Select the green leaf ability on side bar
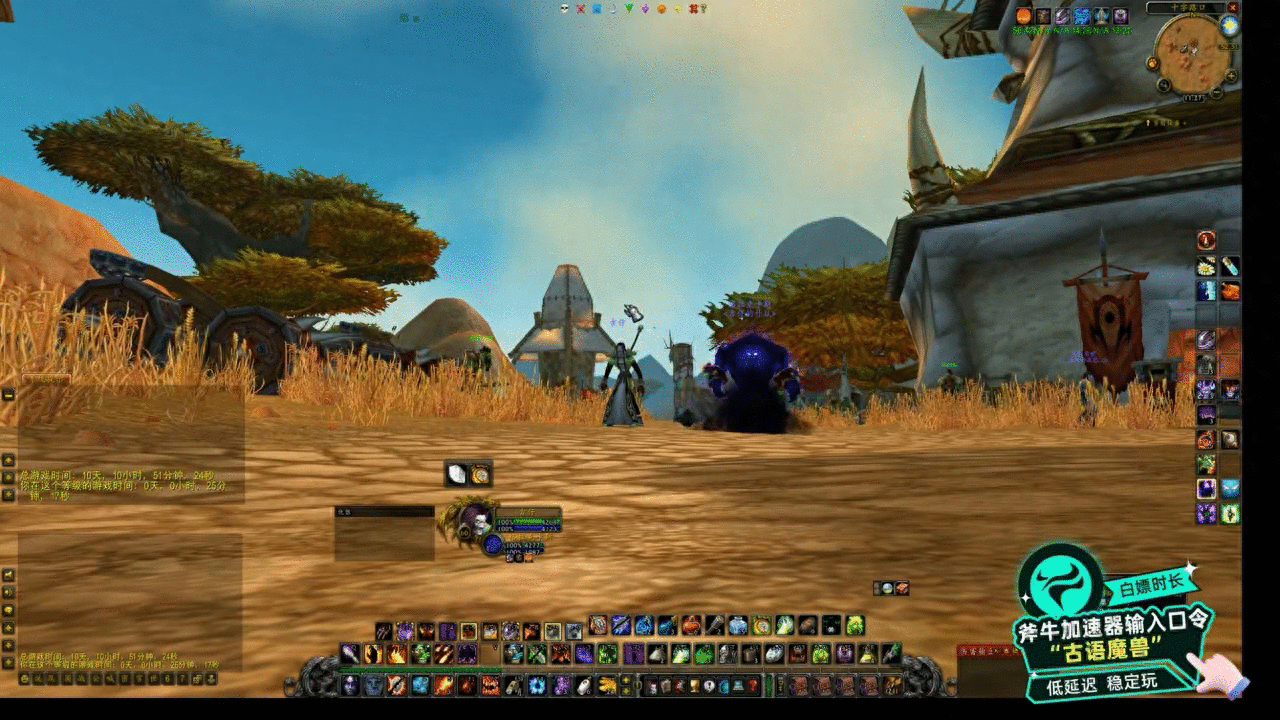Screen dimensions: 1280x720 click(1206, 464)
